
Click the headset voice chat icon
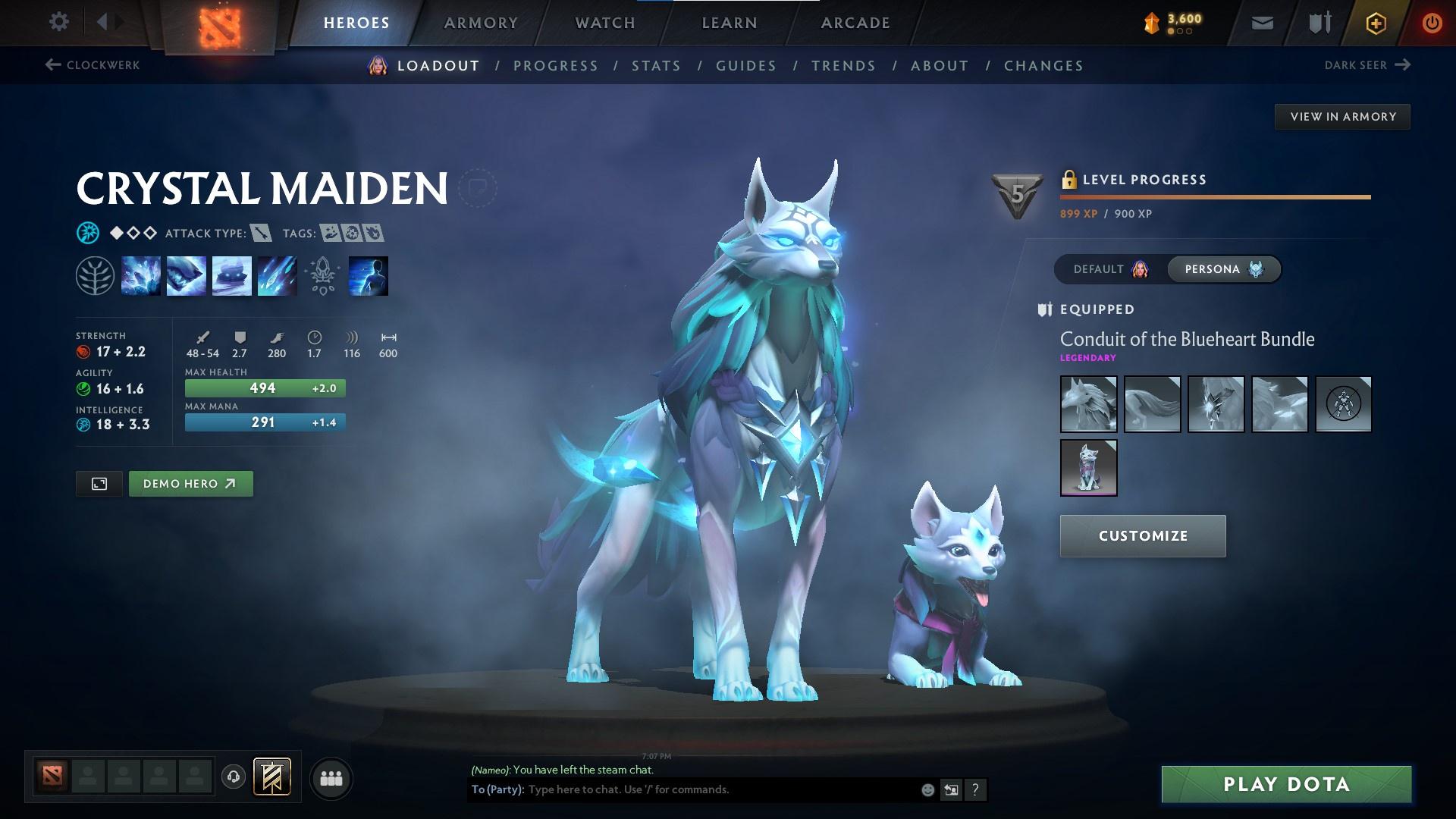[234, 777]
